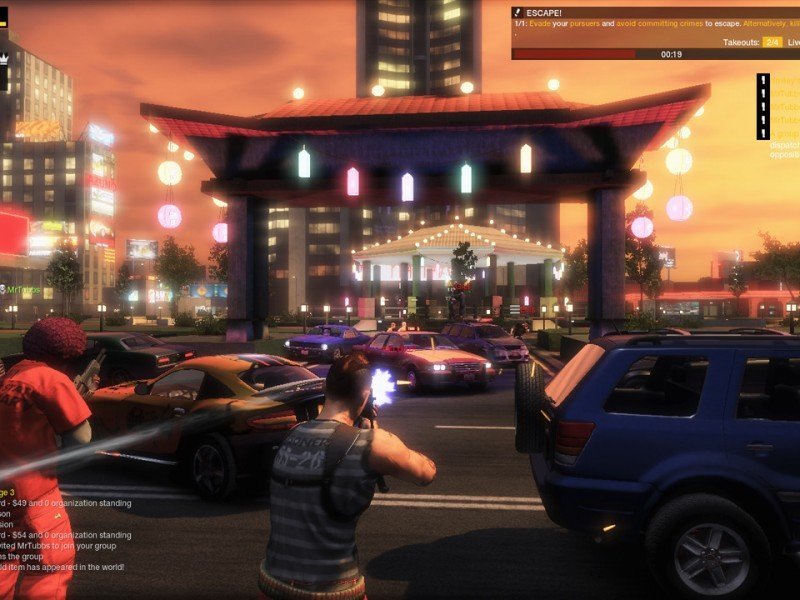
Task: Click the exclamation-mark notification feed
Action: (x=763, y=107)
